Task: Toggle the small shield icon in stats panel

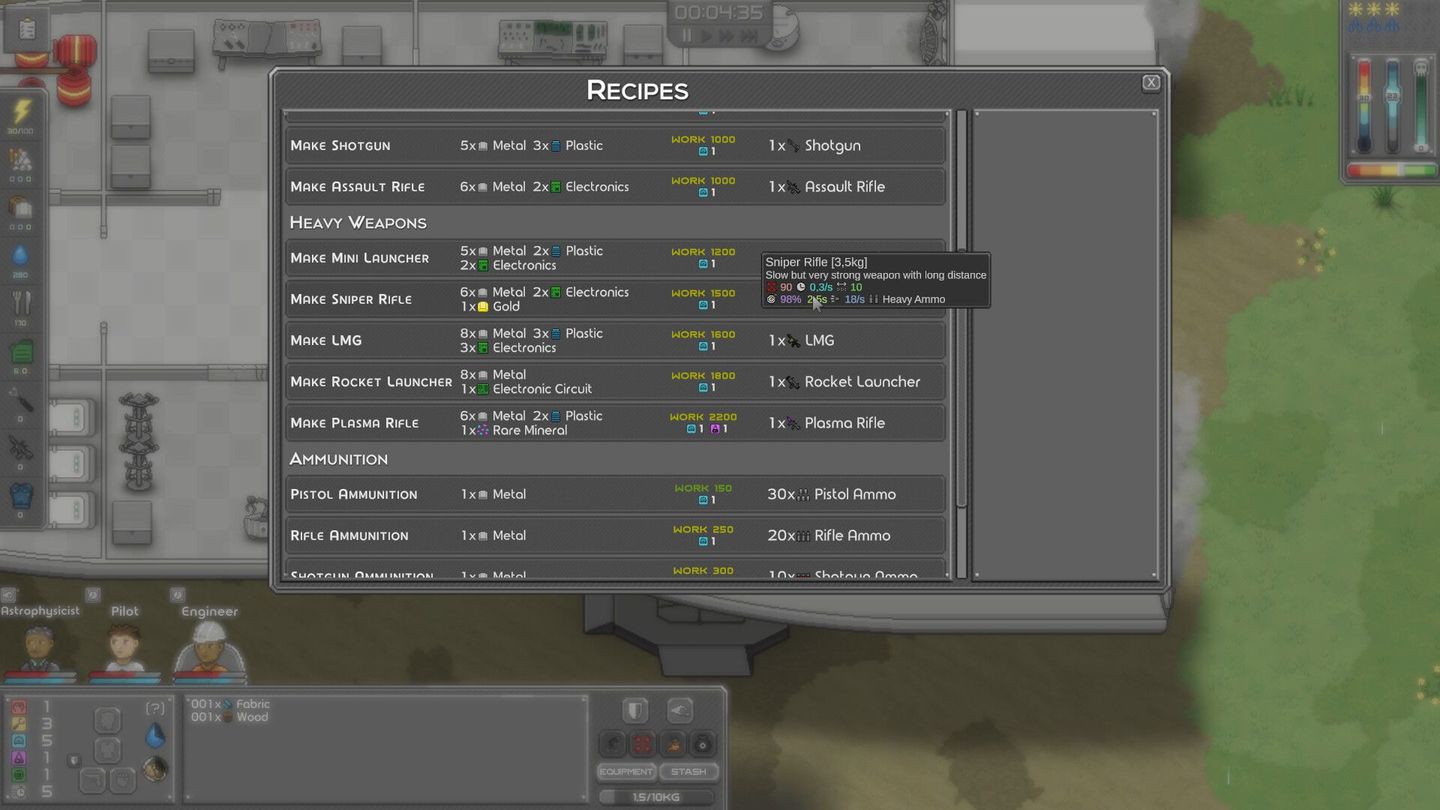Action: pos(74,760)
